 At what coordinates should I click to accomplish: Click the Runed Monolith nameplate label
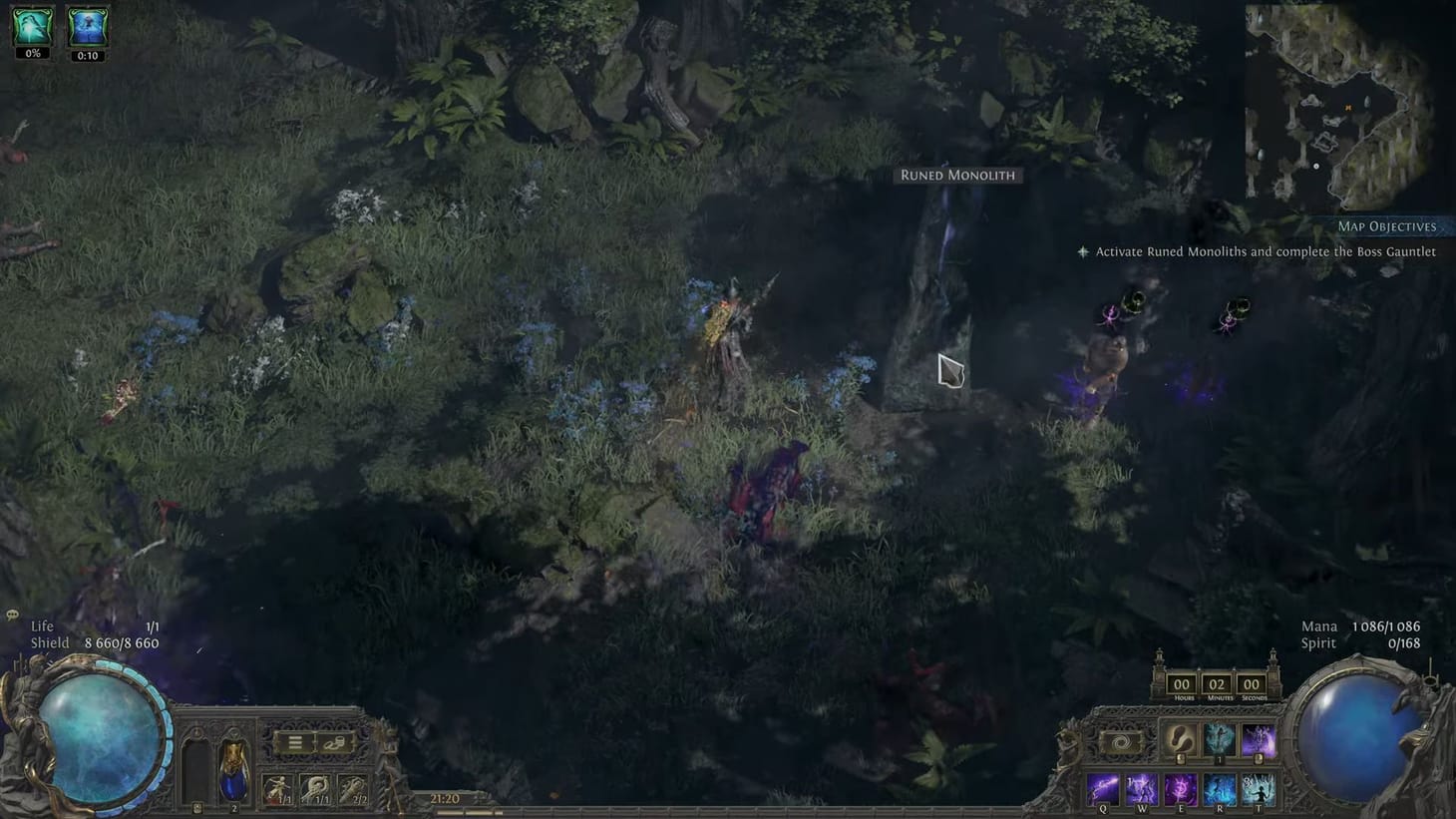click(x=958, y=175)
